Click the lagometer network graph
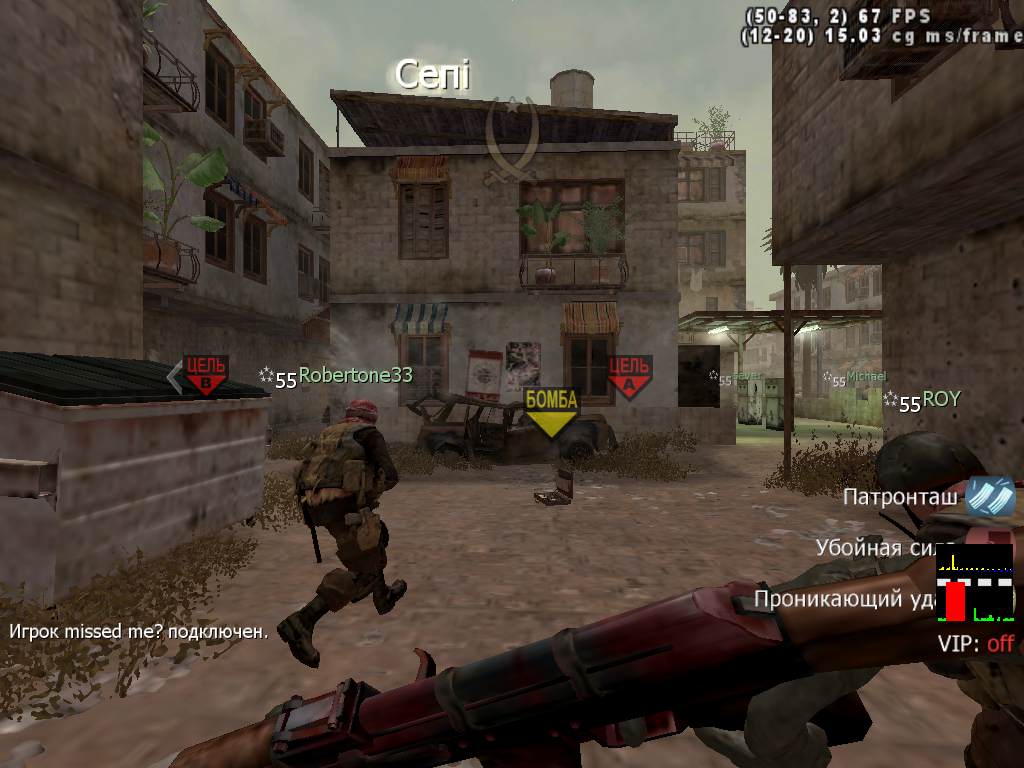This screenshot has width=1024, height=768. 975,584
